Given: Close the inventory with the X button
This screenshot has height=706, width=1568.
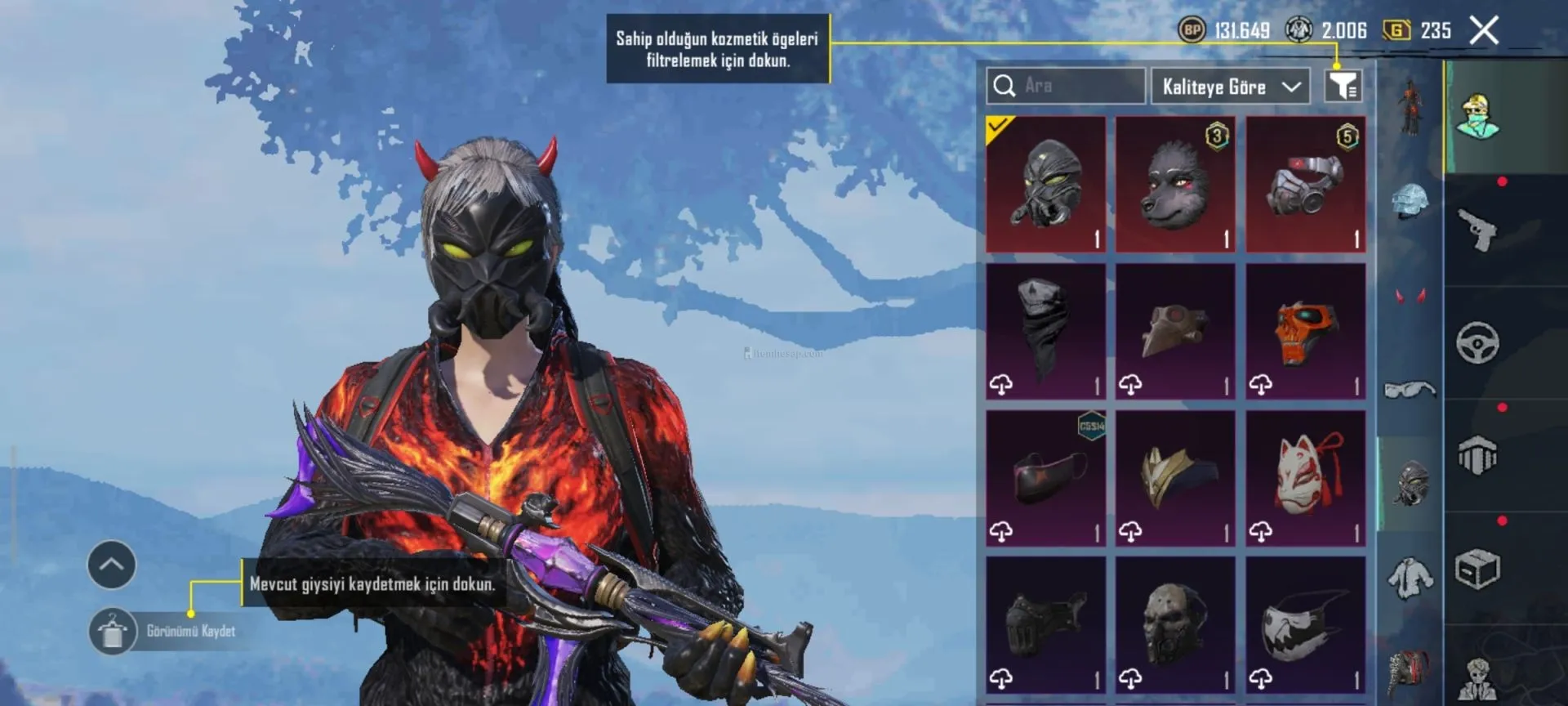Looking at the screenshot, I should 1484,31.
